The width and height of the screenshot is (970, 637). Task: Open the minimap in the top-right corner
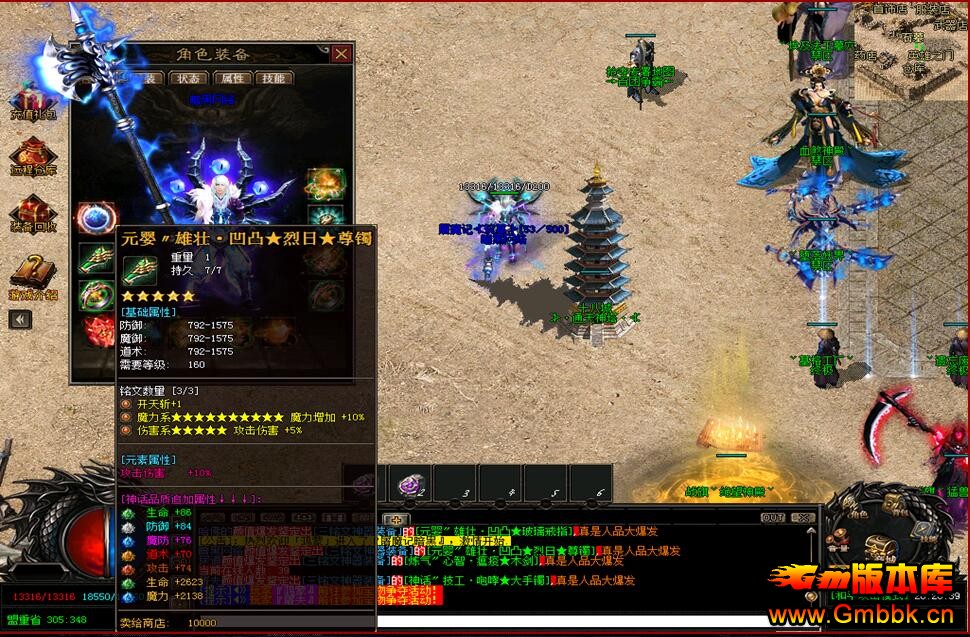912,50
